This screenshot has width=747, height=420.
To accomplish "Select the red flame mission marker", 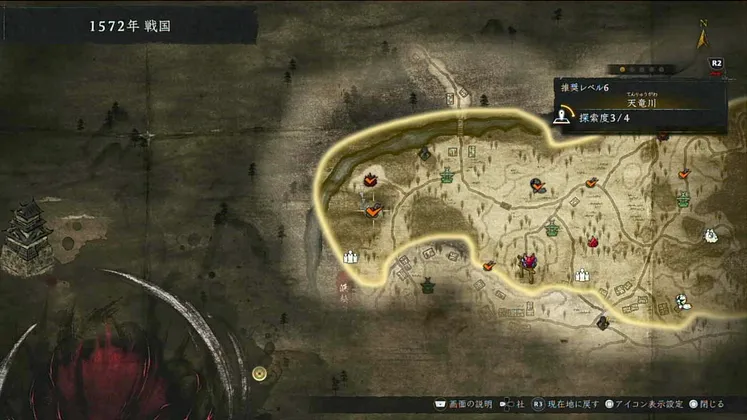I will tap(592, 241).
